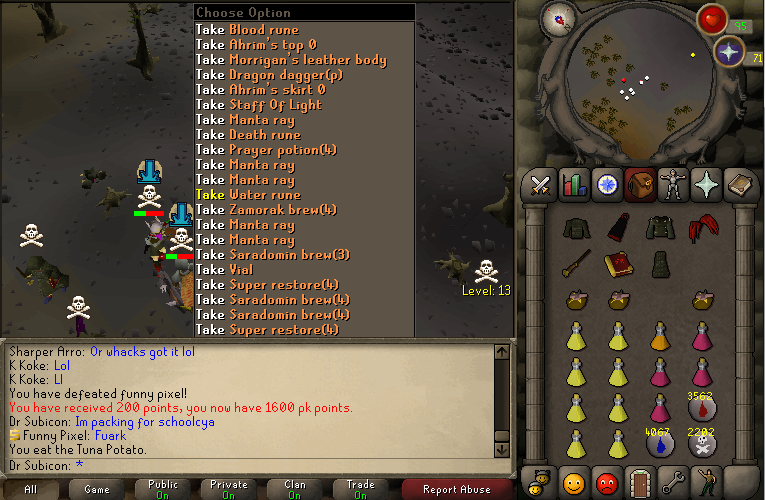Select Take Morrigan's leather body
The image size is (765, 500).
coord(290,60)
